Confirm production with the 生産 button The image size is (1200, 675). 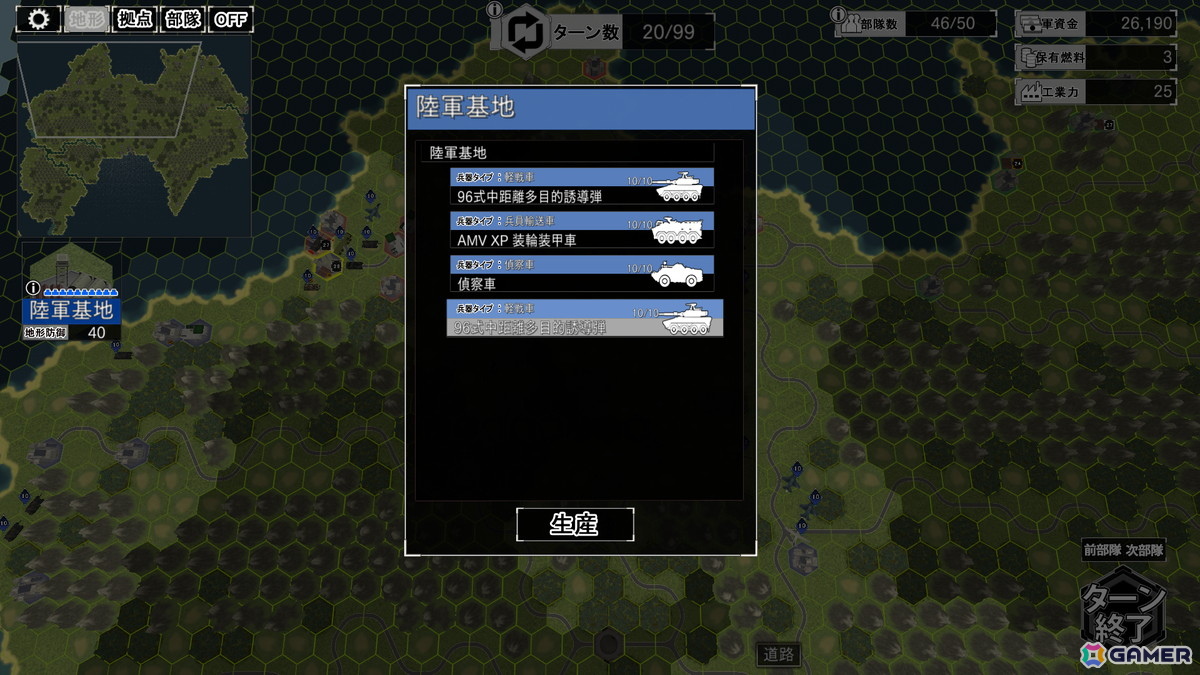pos(575,524)
